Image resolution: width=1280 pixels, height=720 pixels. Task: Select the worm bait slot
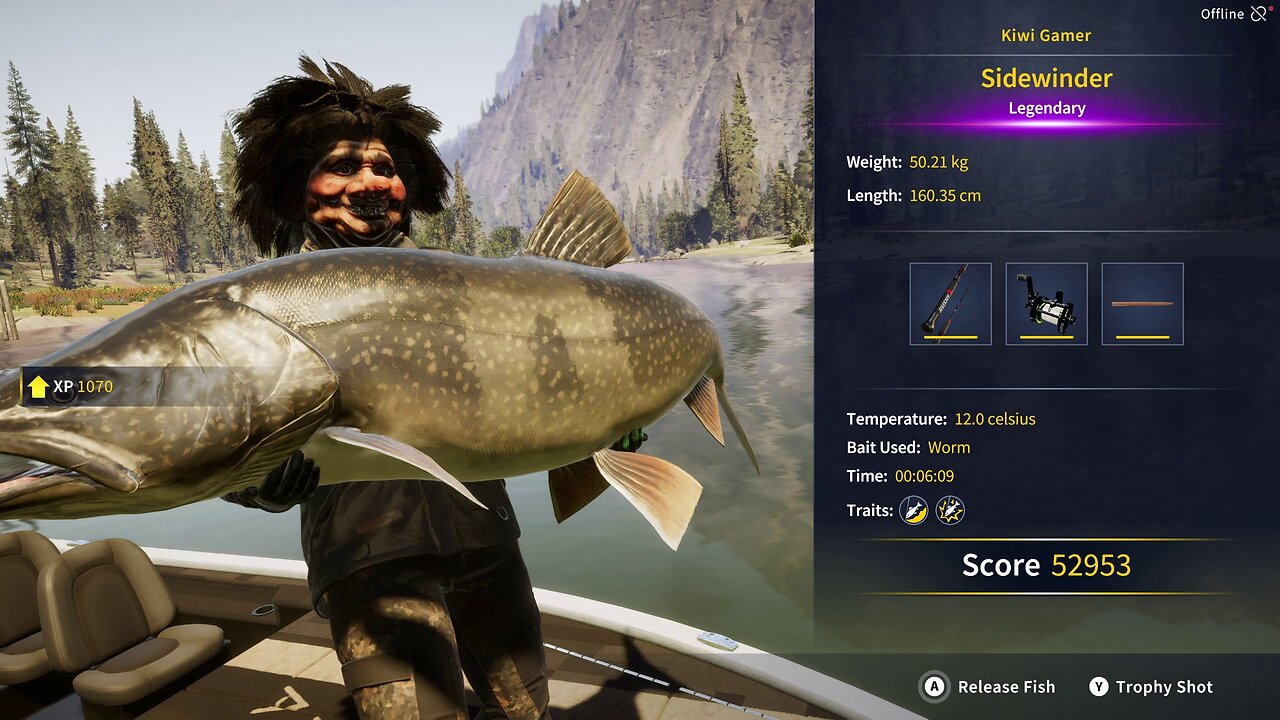(x=1142, y=304)
